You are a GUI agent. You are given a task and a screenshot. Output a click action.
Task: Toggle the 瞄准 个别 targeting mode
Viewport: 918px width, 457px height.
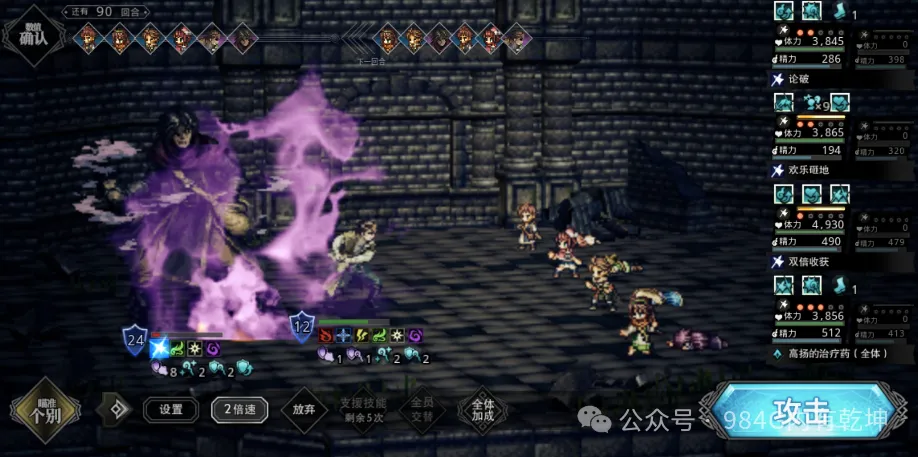coord(45,410)
